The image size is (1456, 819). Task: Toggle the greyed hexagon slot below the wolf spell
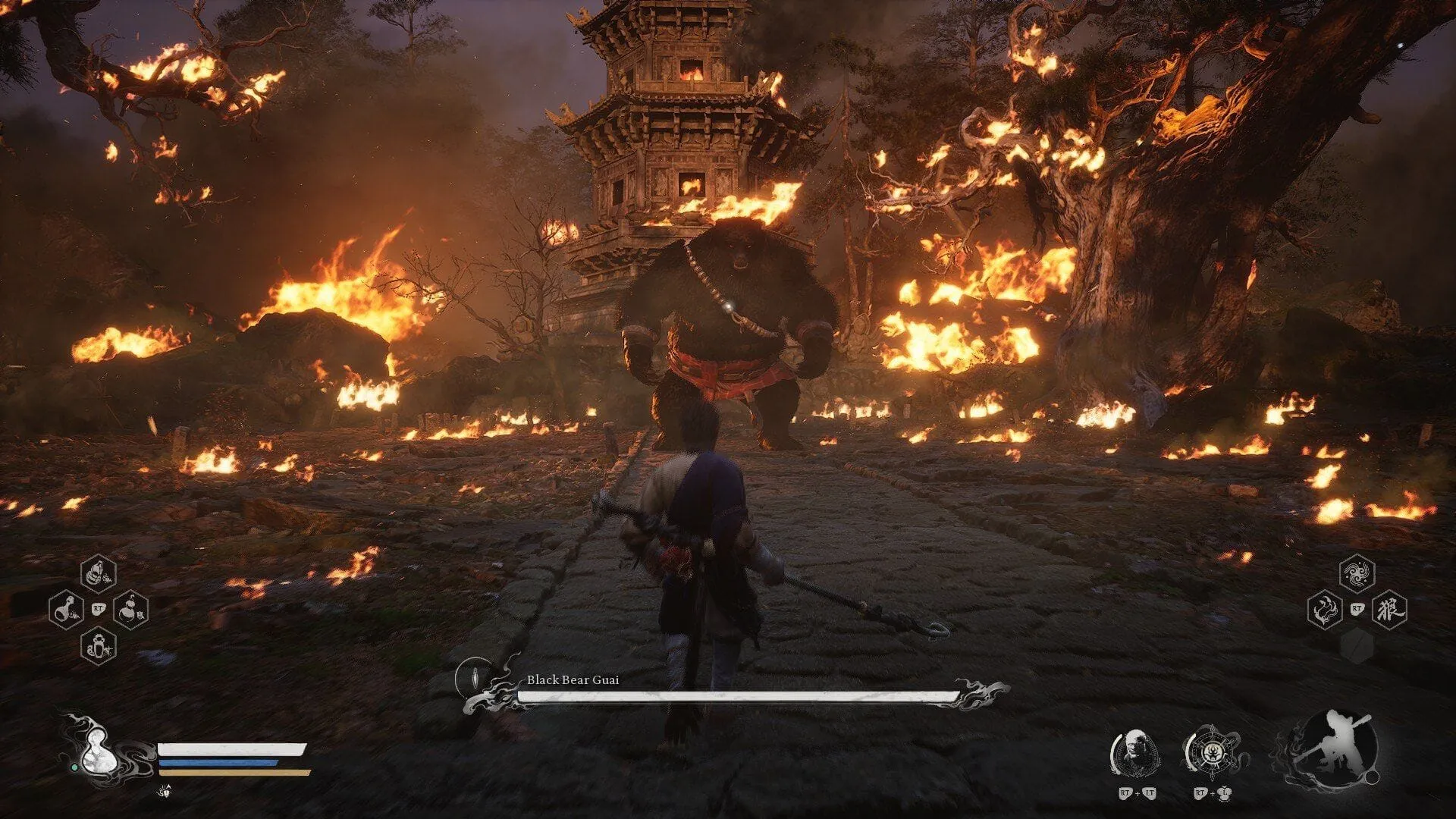(1357, 646)
